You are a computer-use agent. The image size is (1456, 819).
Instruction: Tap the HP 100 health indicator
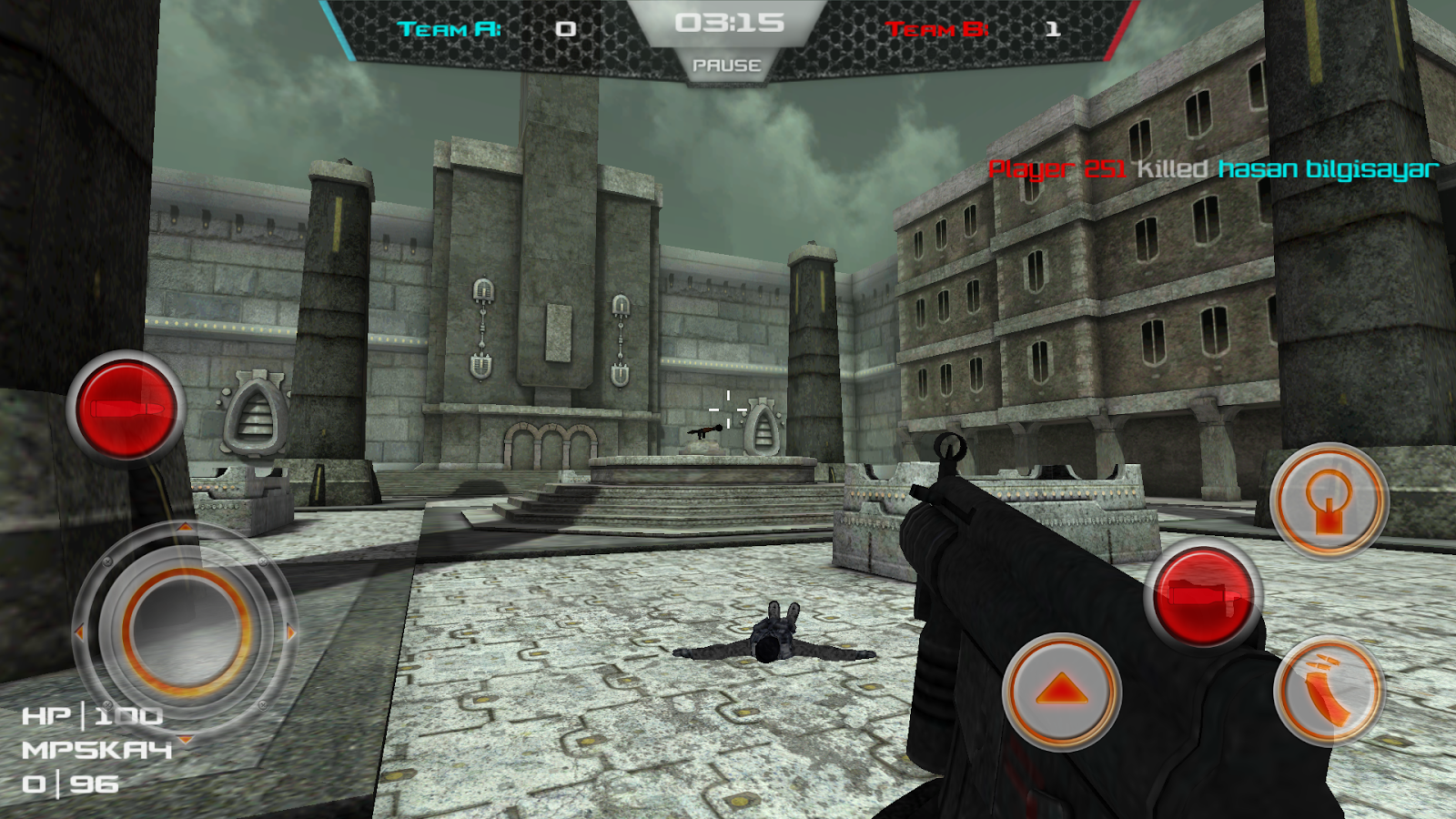click(x=91, y=715)
